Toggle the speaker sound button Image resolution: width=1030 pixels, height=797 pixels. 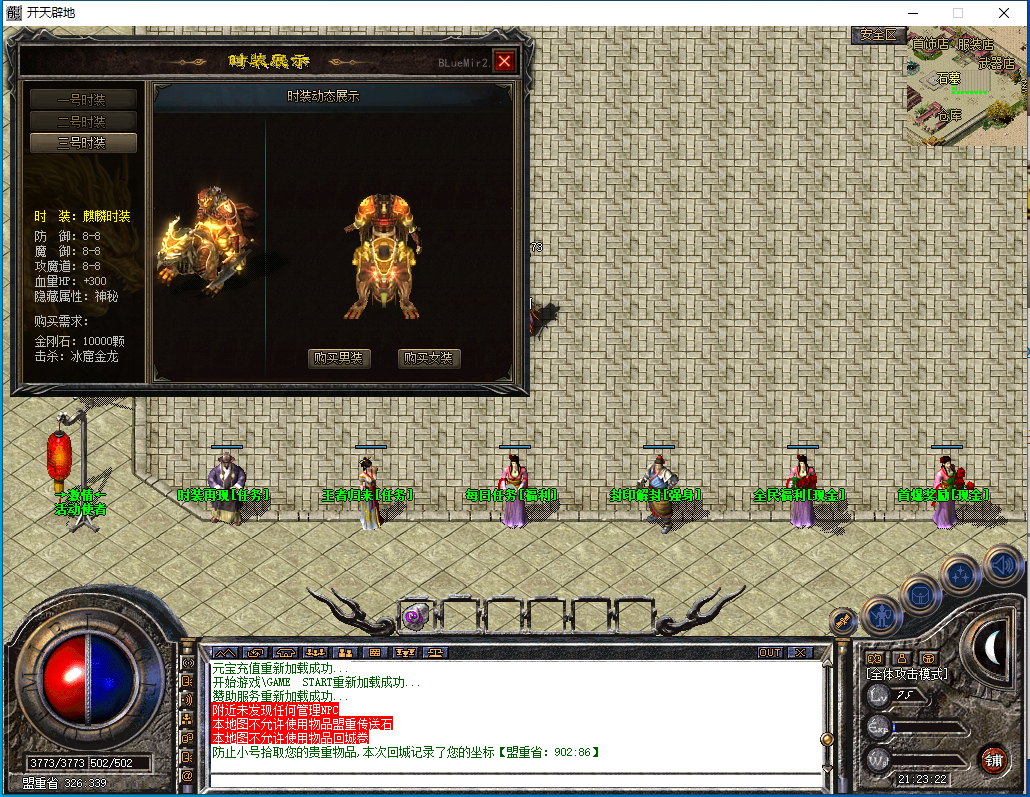click(x=1002, y=566)
